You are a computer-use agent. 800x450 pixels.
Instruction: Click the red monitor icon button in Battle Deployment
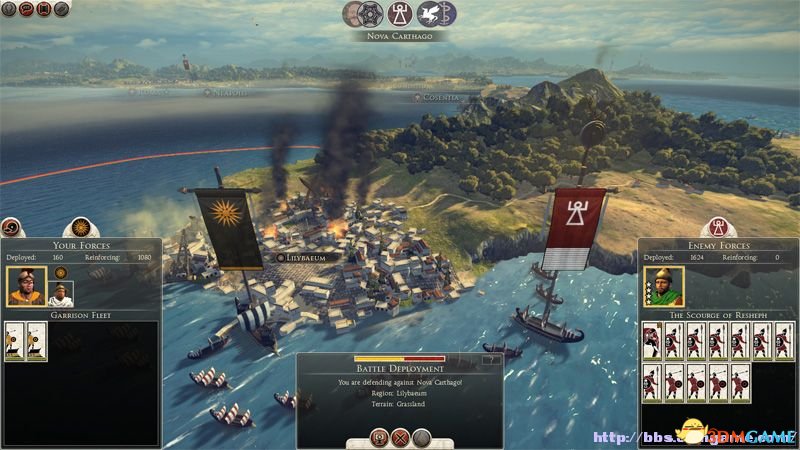tap(379, 437)
